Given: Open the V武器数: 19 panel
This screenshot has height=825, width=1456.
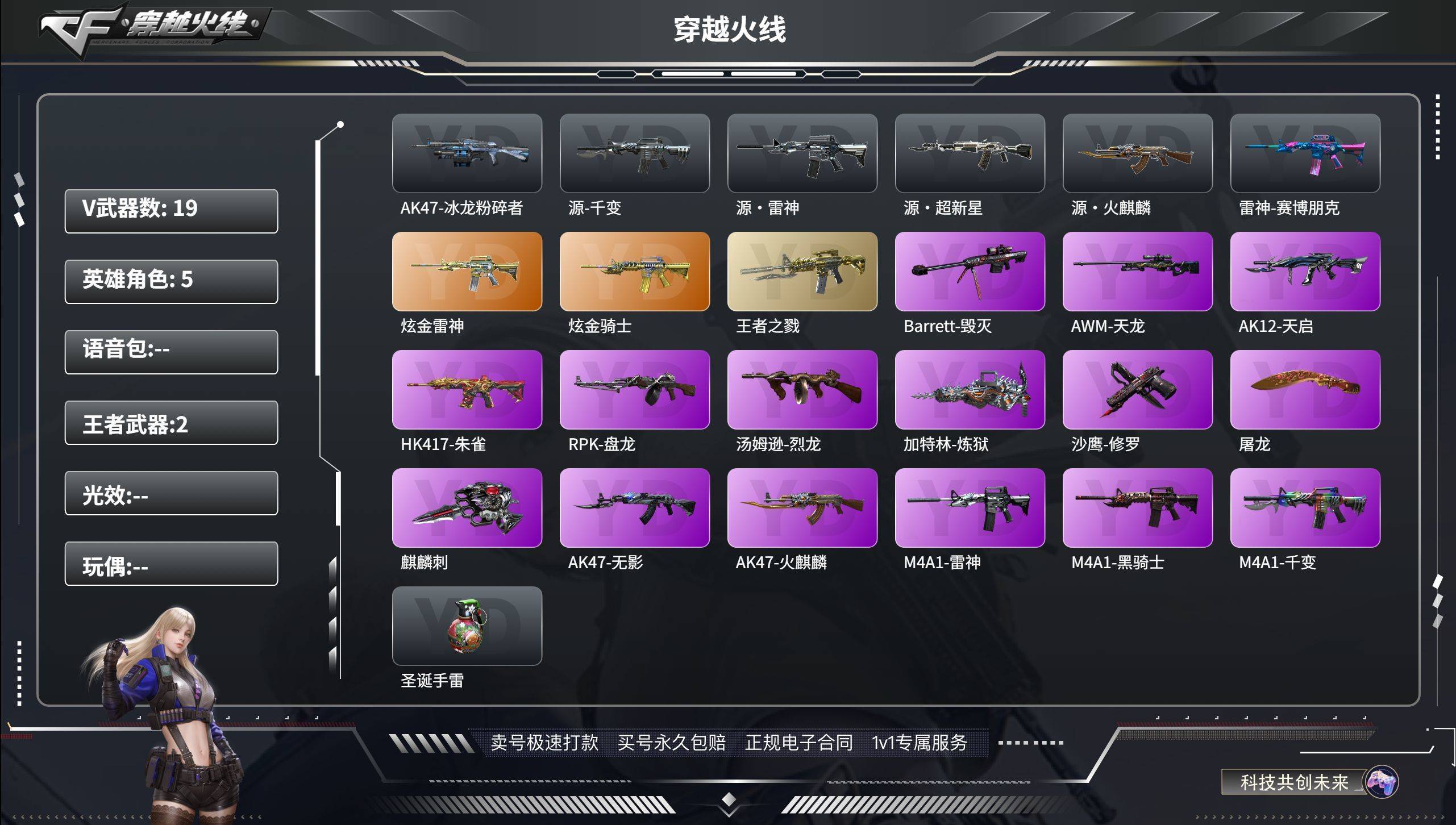Looking at the screenshot, I should [x=170, y=211].
